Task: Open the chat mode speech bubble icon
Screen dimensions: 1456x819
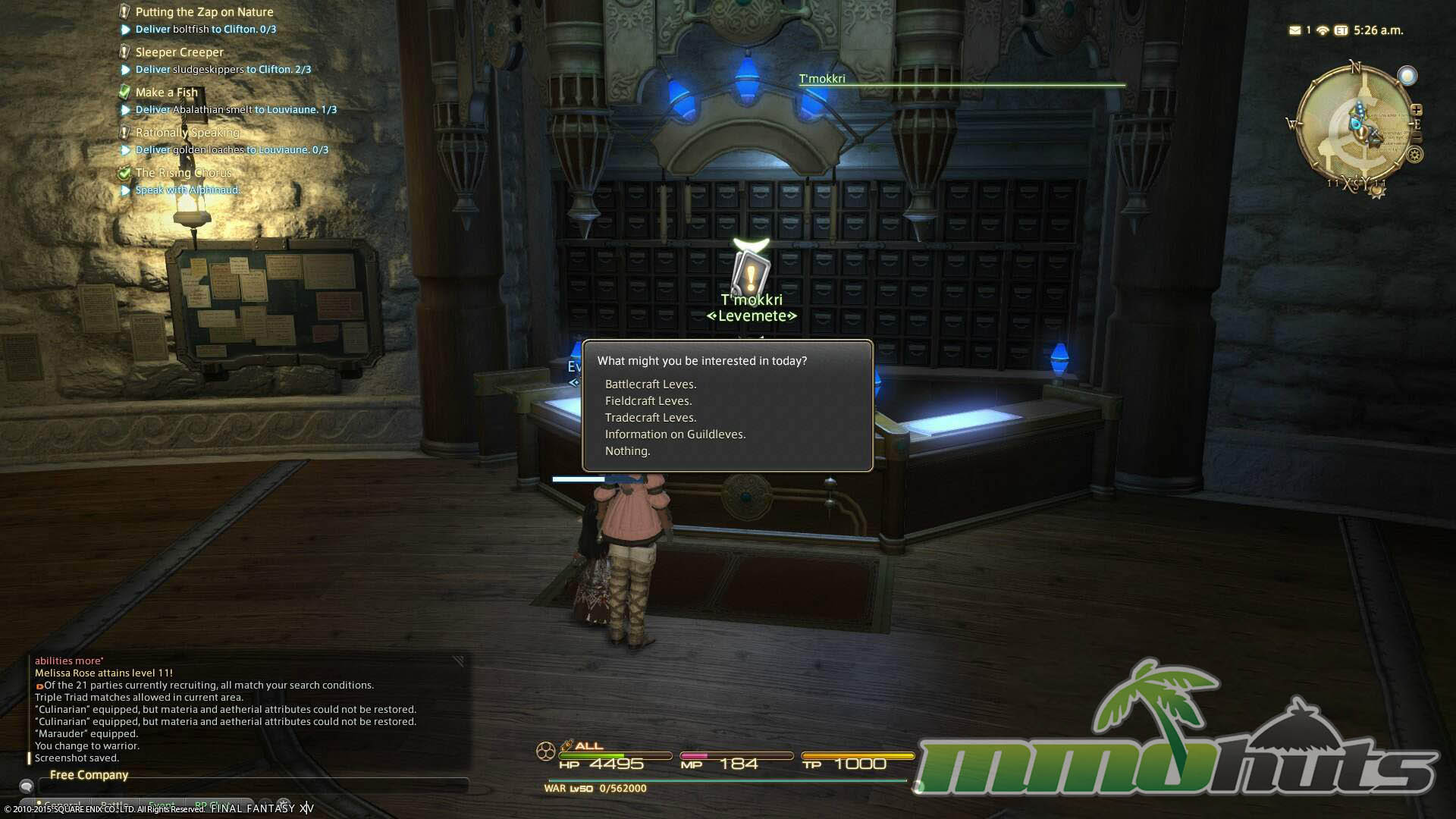Action: pos(27,786)
